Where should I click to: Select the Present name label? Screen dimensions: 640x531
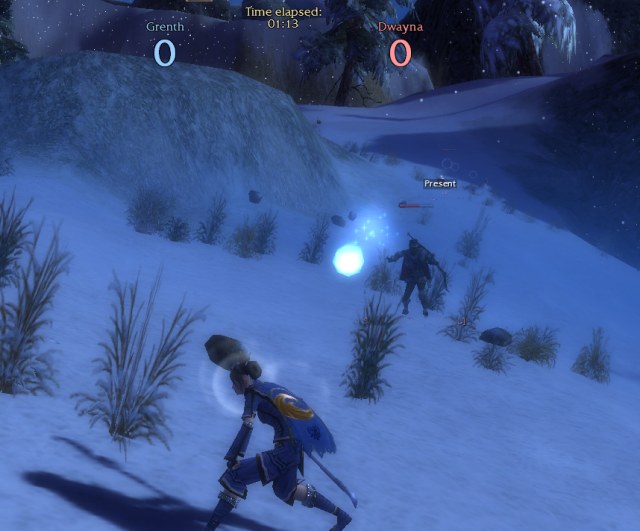pos(440,184)
